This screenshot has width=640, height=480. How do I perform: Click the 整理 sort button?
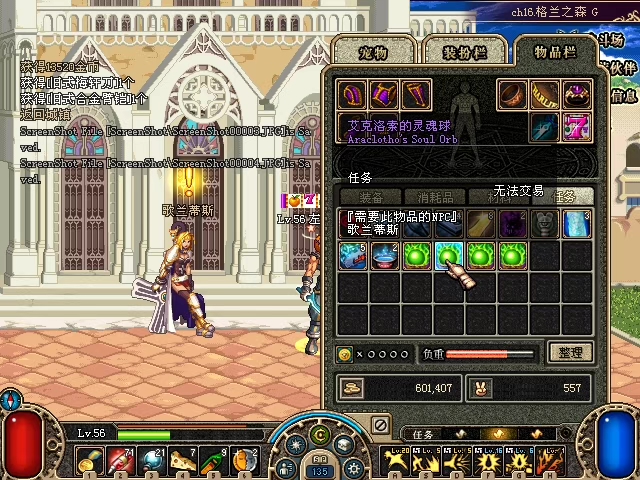(x=571, y=352)
